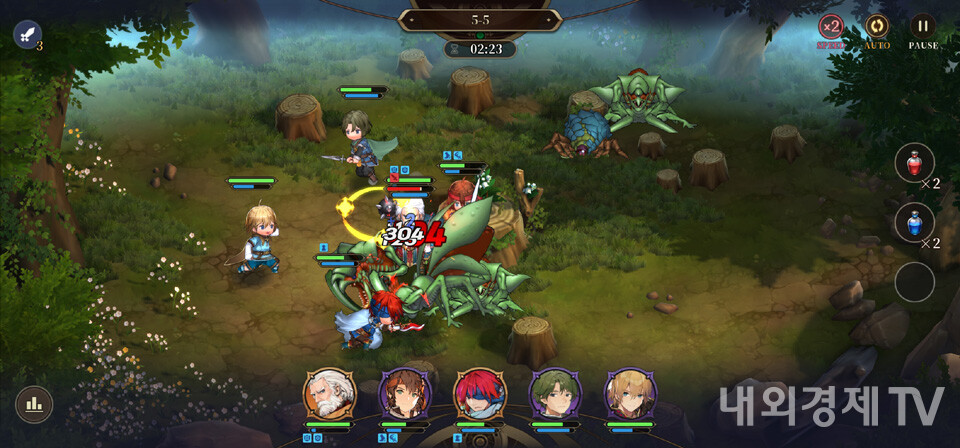Click the sword icon with counter
960x448 pixels.
pyautogui.click(x=27, y=34)
